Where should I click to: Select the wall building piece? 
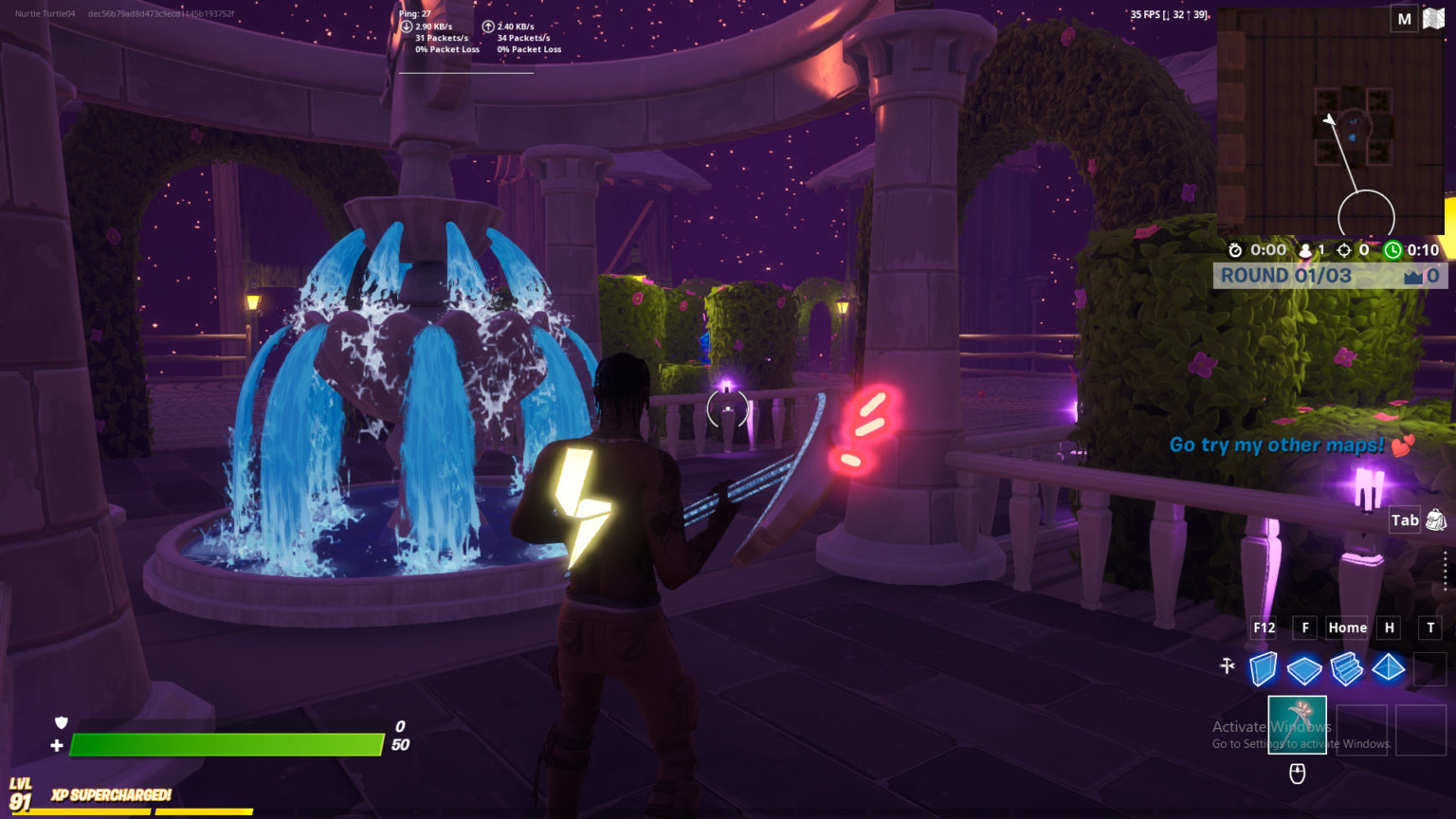(1263, 668)
